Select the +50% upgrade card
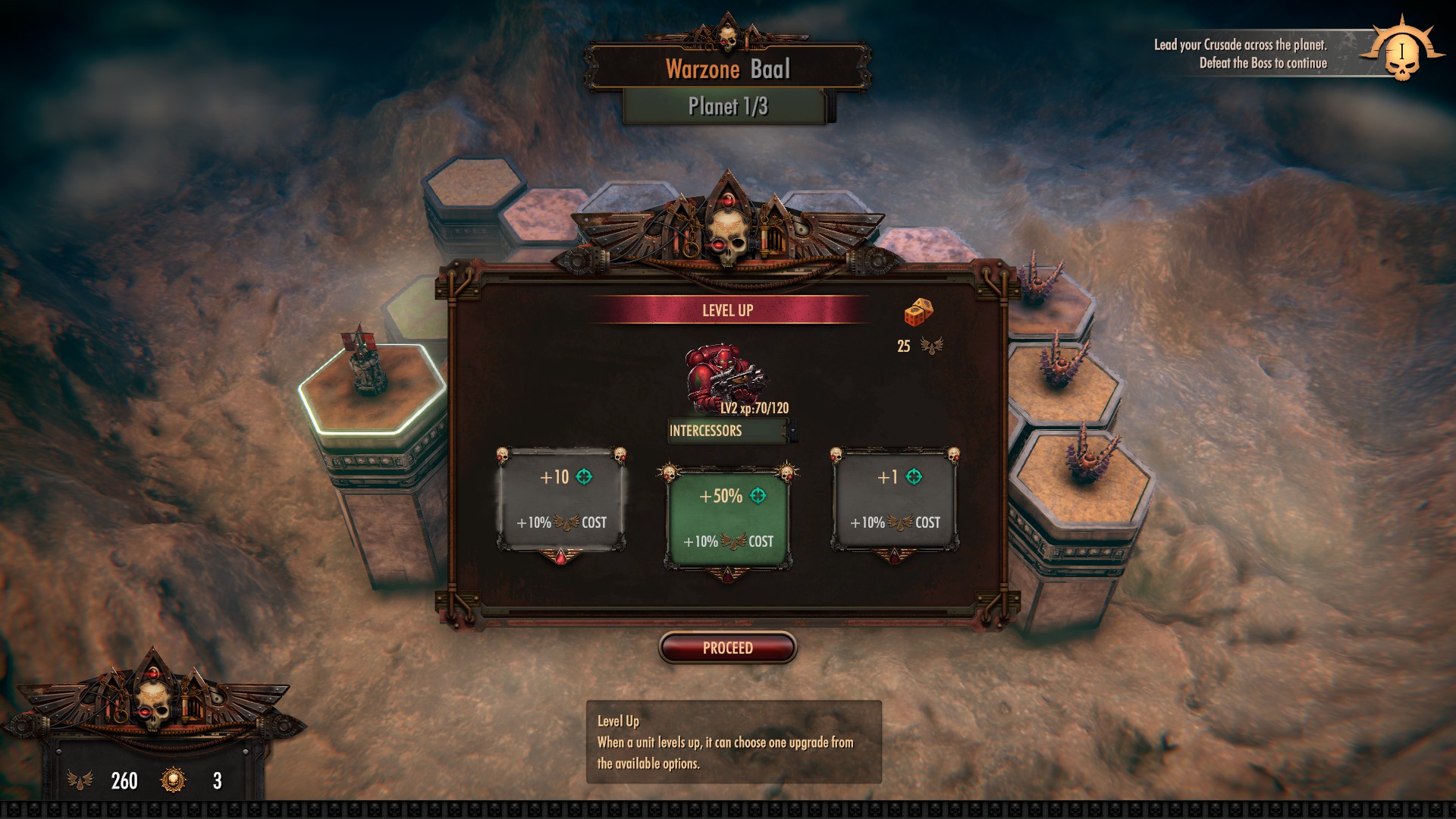Screen dimensions: 1456x819 pyautogui.click(x=728, y=518)
